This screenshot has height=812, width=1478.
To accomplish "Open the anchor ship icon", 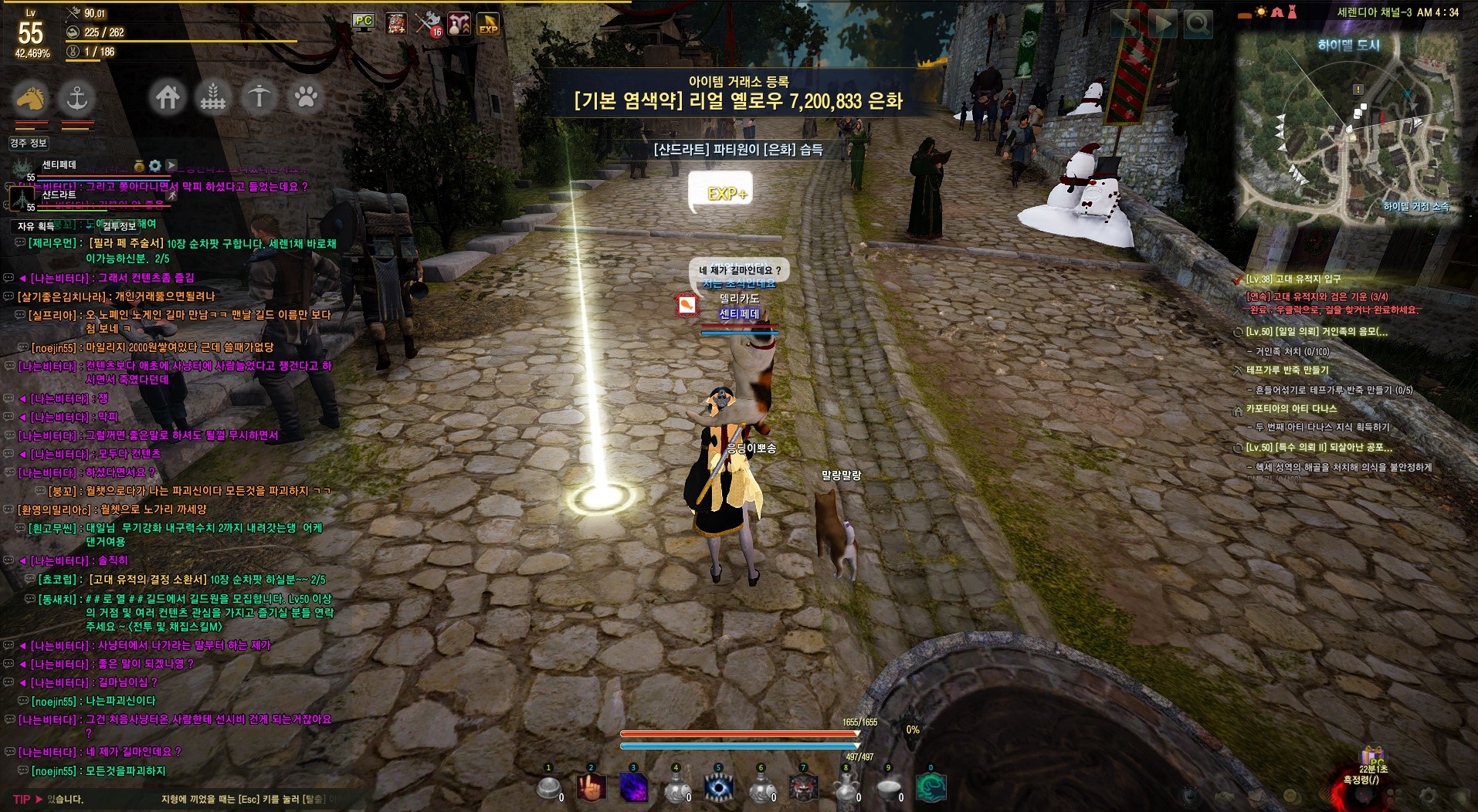I will [x=76, y=98].
